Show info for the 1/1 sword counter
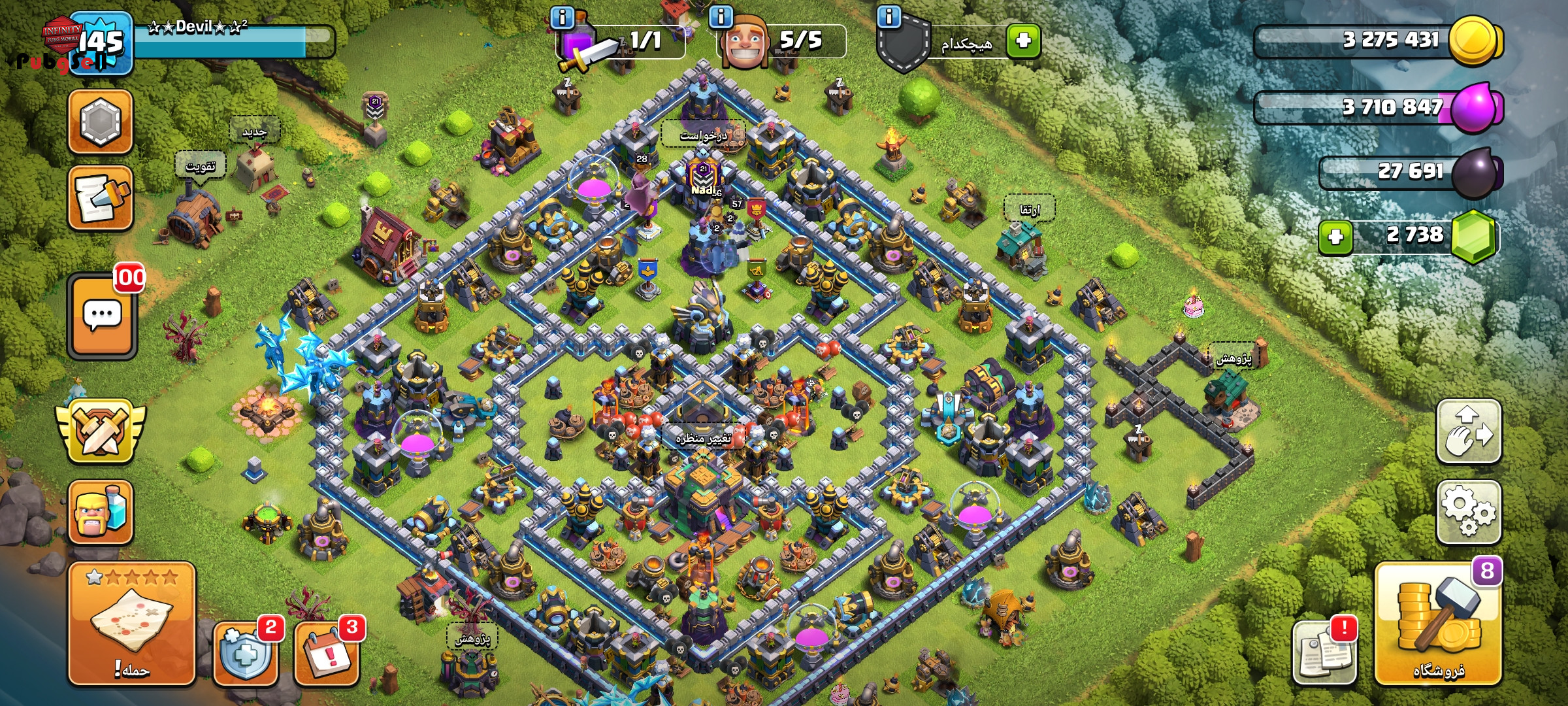The image size is (1568, 706). (562, 16)
